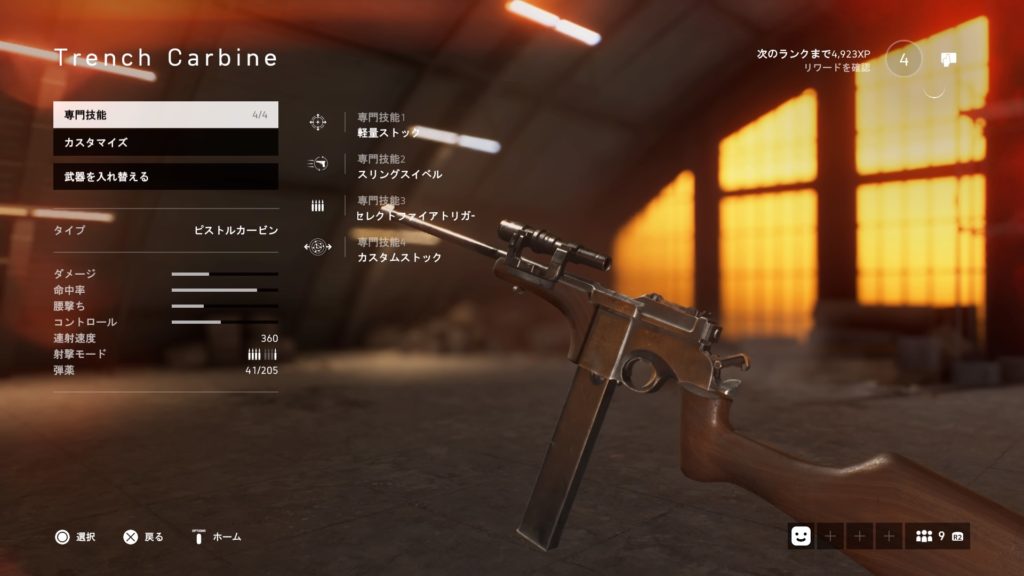Open the 専門技能 specializations menu entry
Image resolution: width=1024 pixels, height=576 pixels.
pyautogui.click(x=165, y=115)
